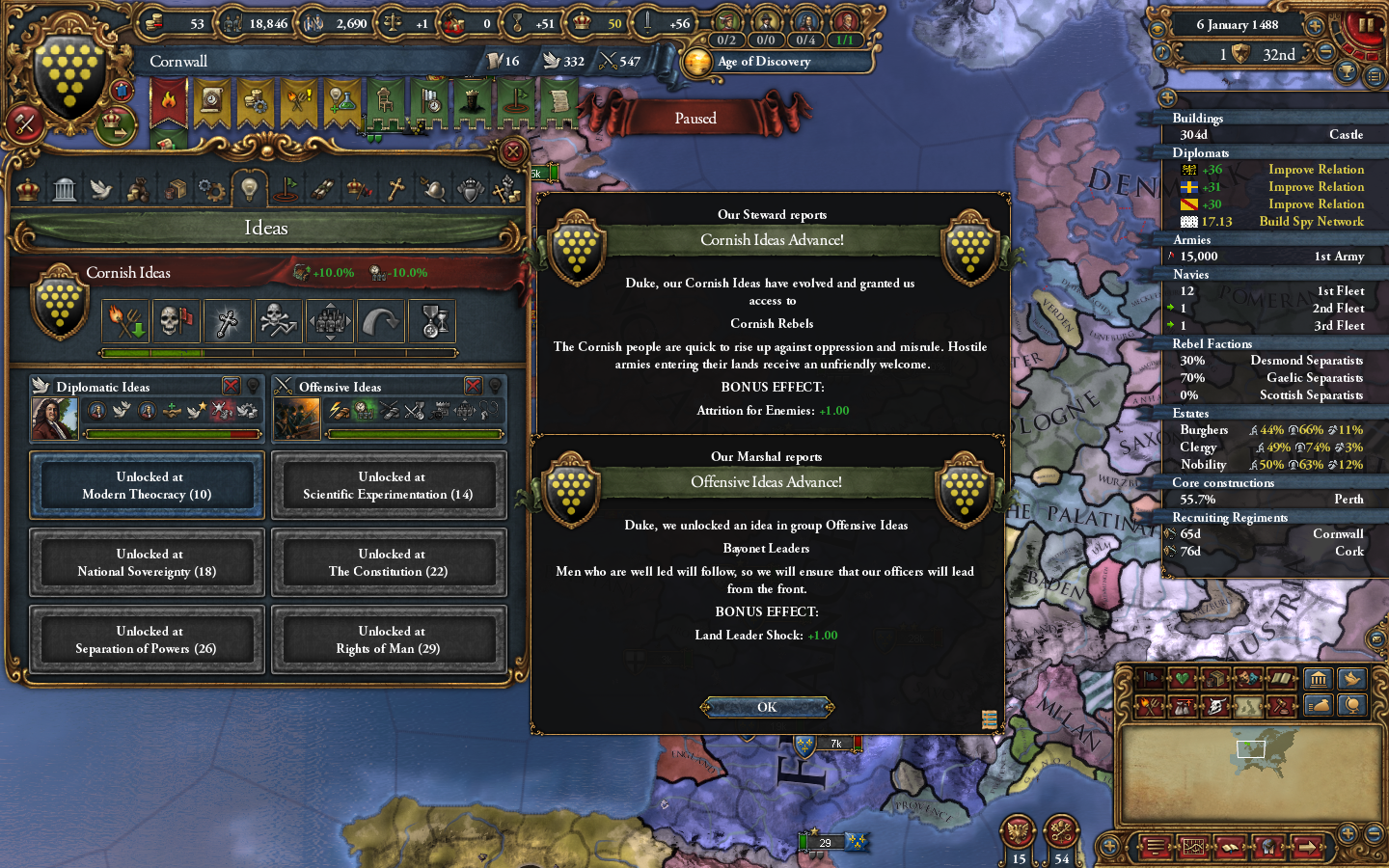Image resolution: width=1389 pixels, height=868 pixels.
Task: Expand extra map modes with the minimap plus button
Action: tap(1348, 833)
